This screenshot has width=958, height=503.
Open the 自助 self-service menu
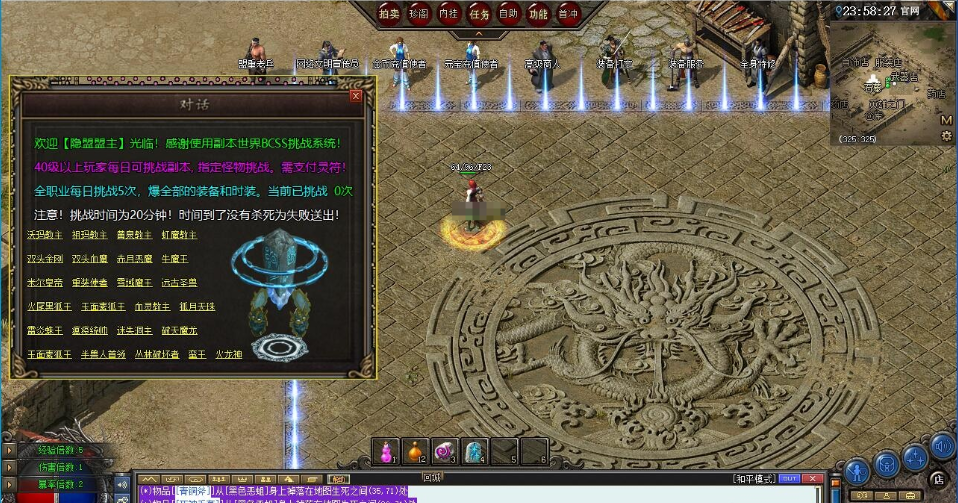pyautogui.click(x=508, y=14)
